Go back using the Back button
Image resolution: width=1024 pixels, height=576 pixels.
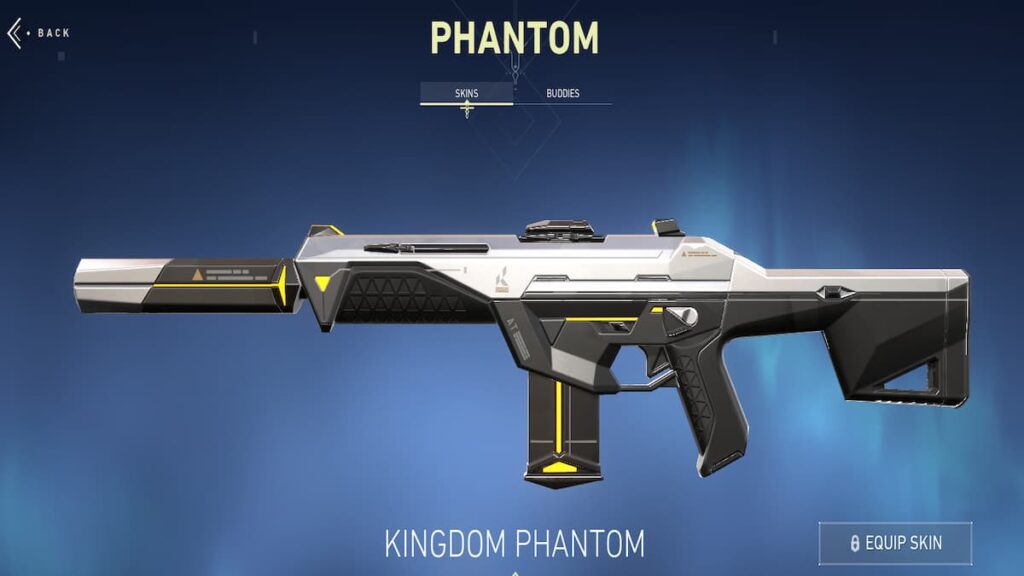40,33
